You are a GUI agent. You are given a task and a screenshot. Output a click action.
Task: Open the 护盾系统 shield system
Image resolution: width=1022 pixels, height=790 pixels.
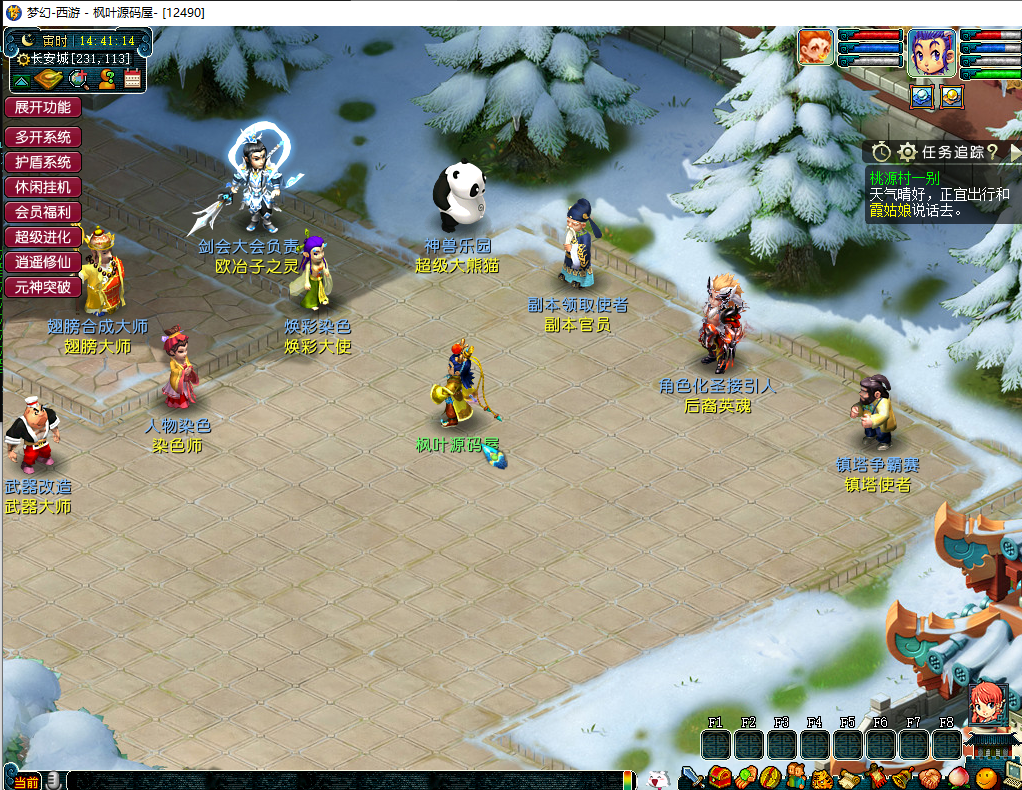42,162
